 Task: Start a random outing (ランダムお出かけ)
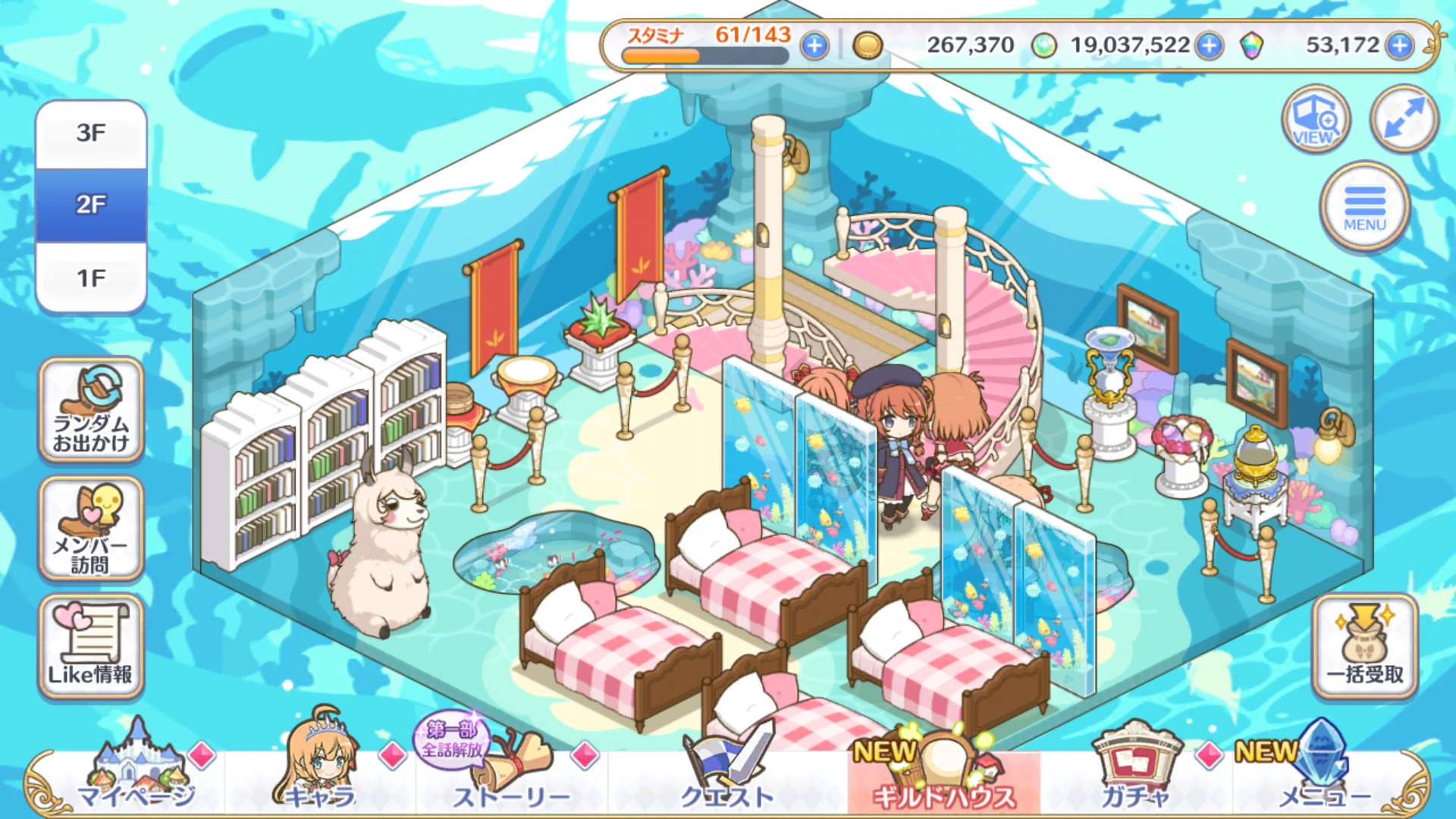tap(91, 410)
